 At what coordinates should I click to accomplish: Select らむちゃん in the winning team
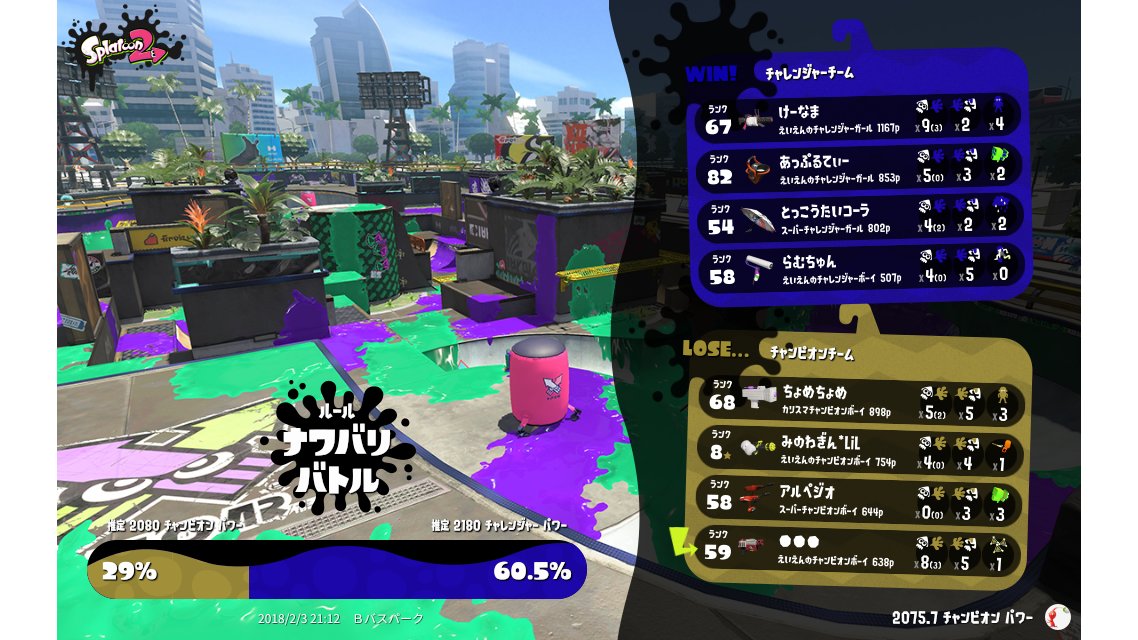click(x=860, y=269)
